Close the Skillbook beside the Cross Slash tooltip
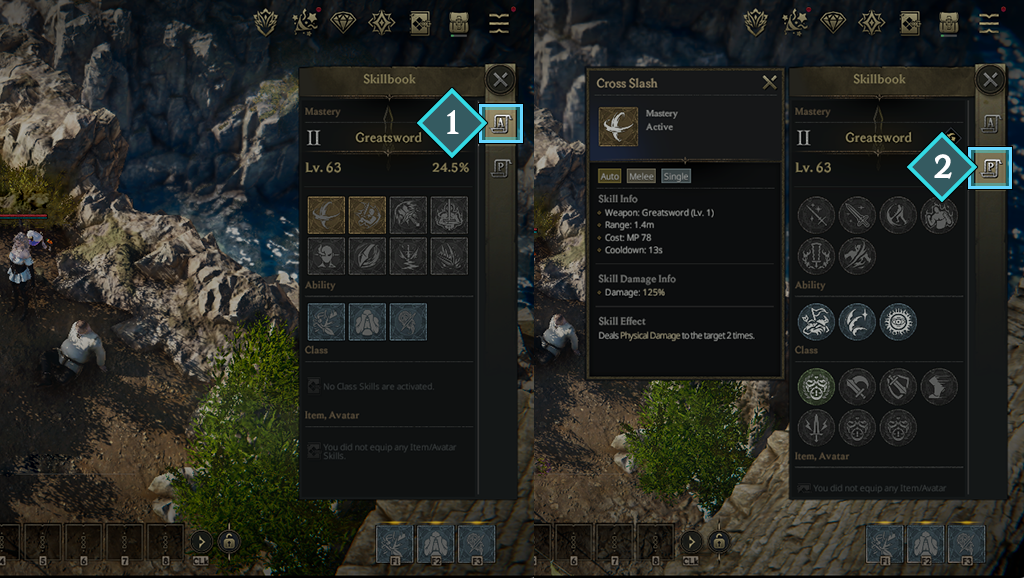Screen dimensions: 1024x578 pos(990,80)
